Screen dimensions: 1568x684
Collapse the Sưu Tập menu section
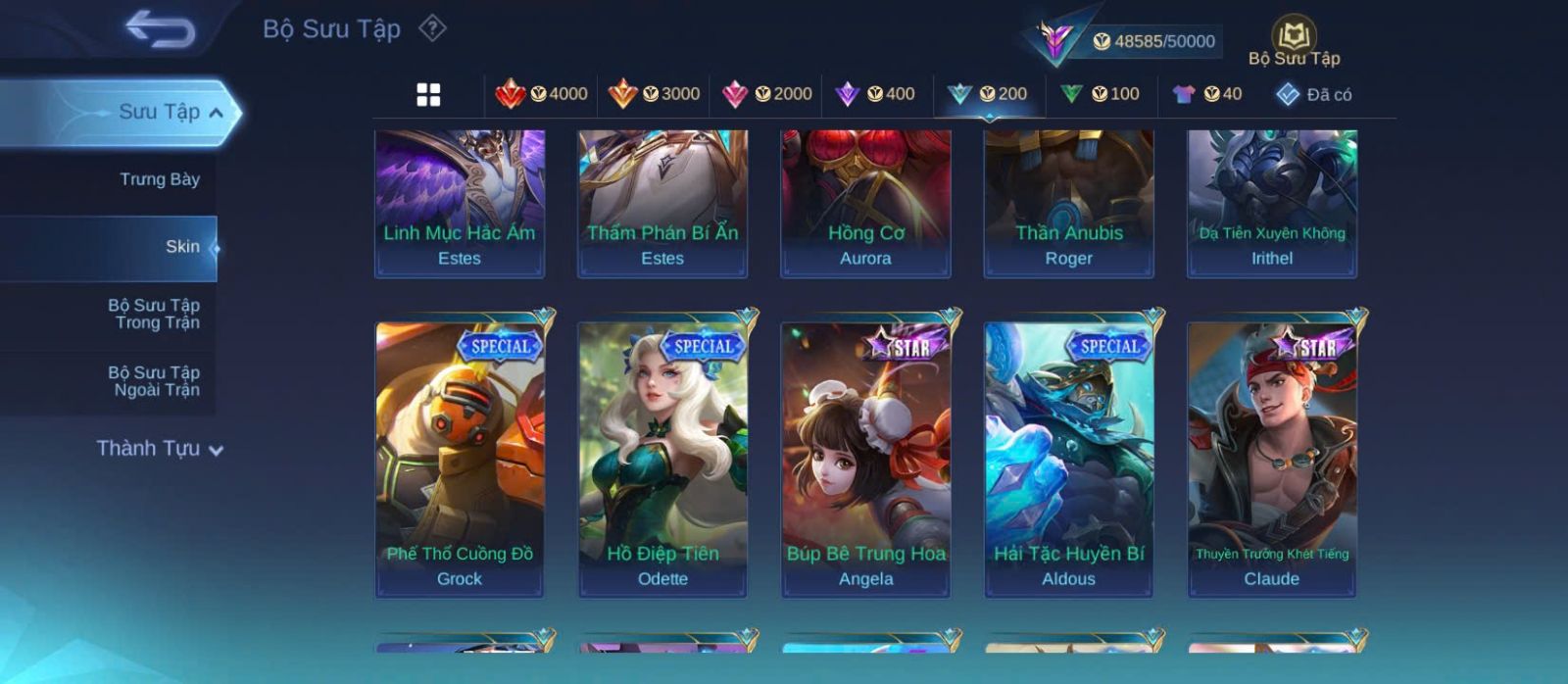[216, 113]
